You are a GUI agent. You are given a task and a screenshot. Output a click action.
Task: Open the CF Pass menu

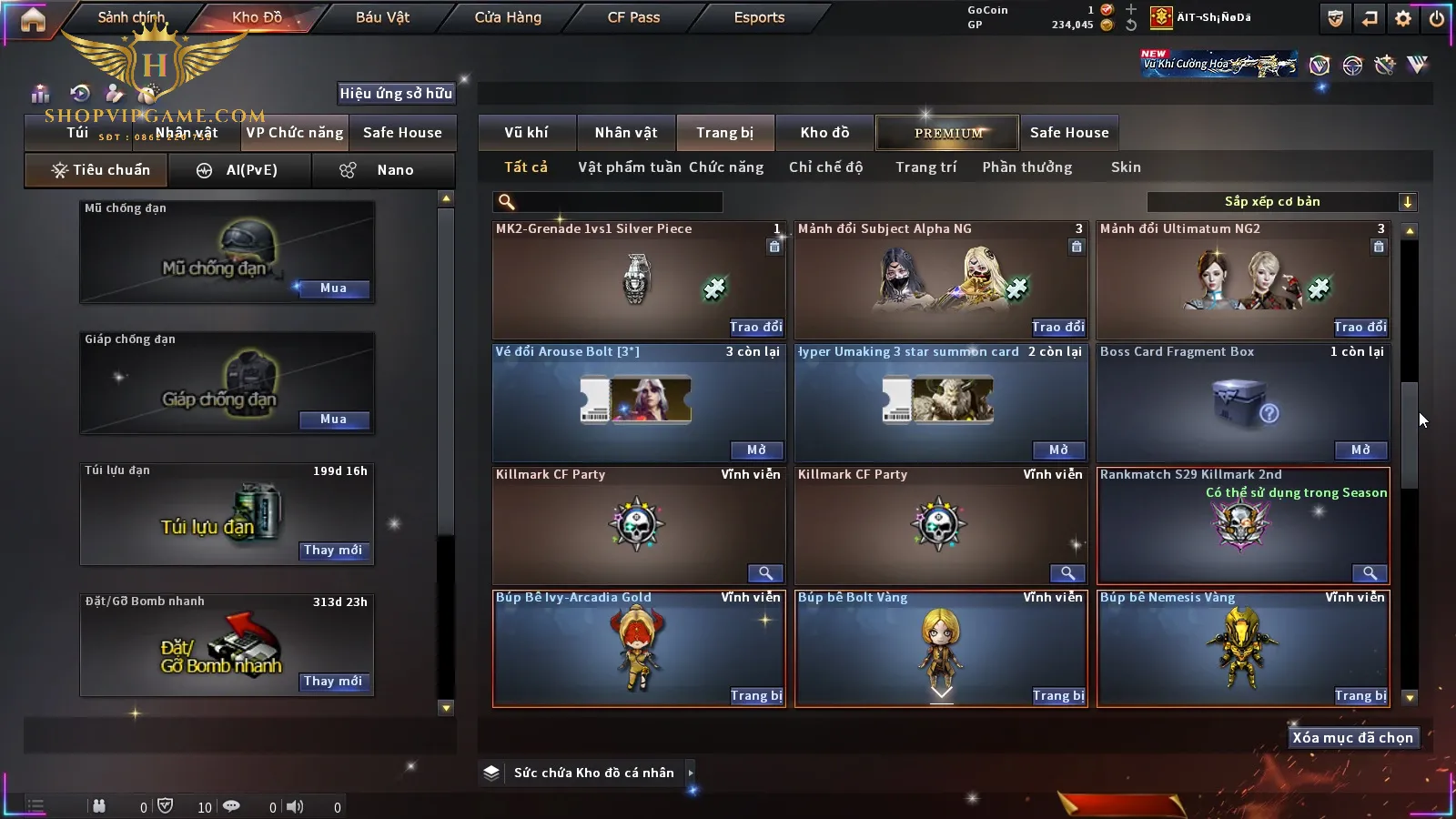click(633, 17)
